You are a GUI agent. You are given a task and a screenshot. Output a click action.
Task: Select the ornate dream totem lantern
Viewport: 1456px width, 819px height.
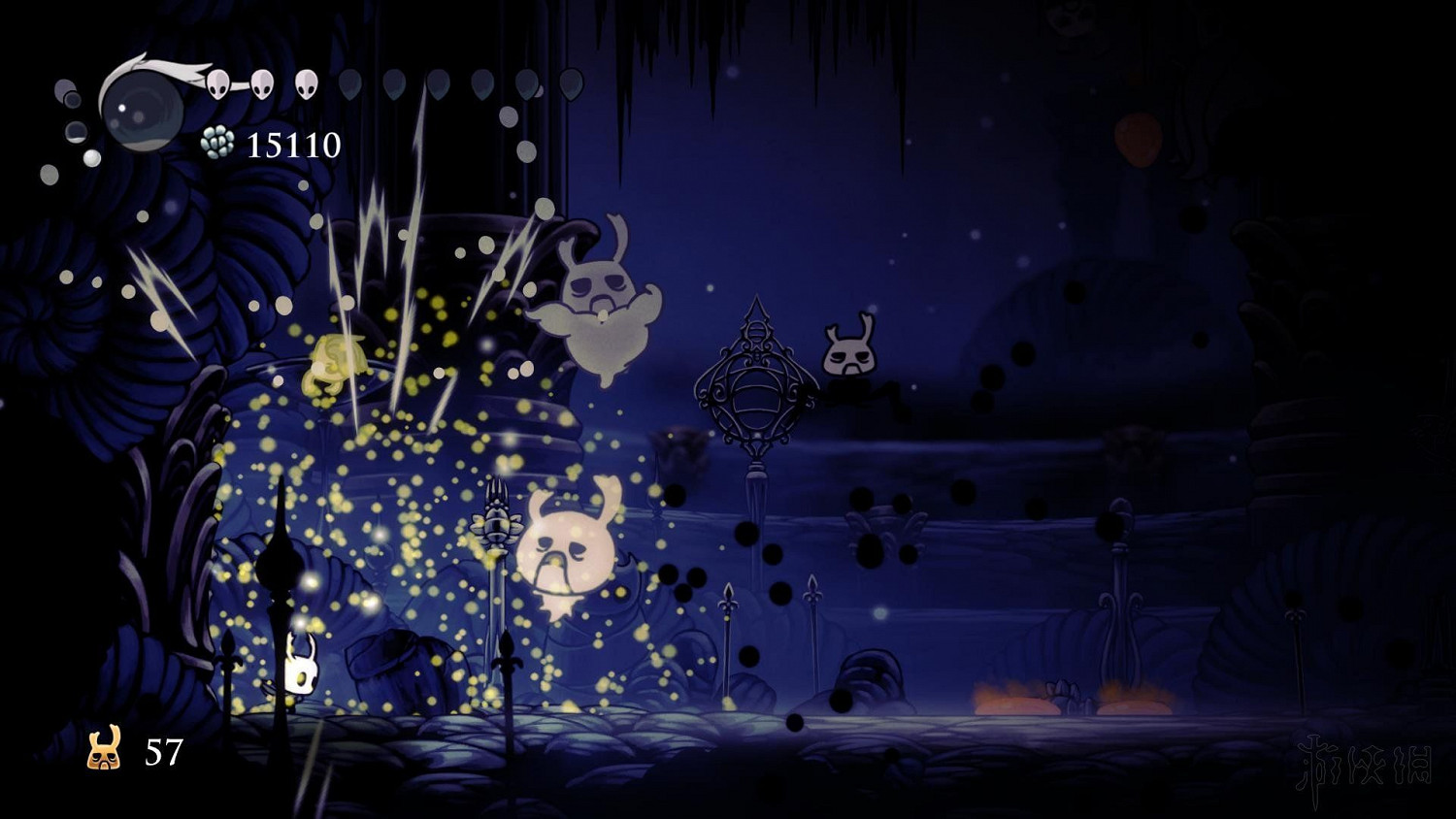755,388
